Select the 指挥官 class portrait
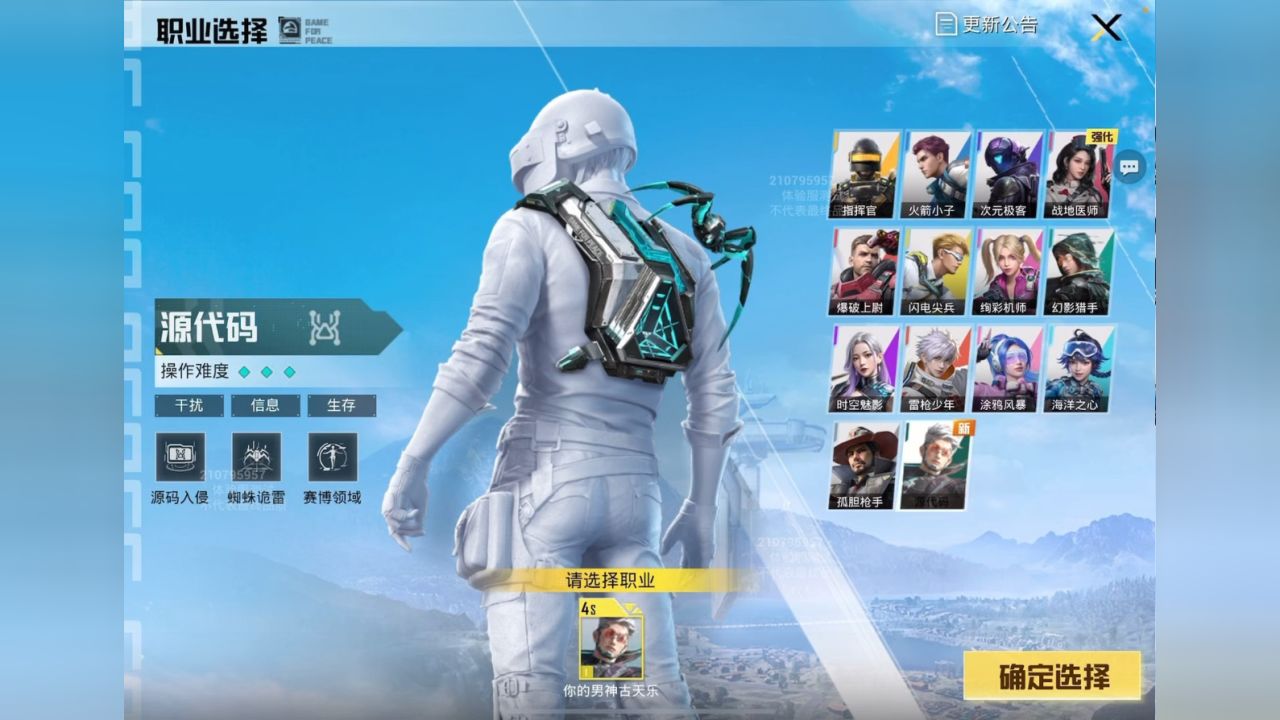Image resolution: width=1280 pixels, height=720 pixels. [x=864, y=174]
